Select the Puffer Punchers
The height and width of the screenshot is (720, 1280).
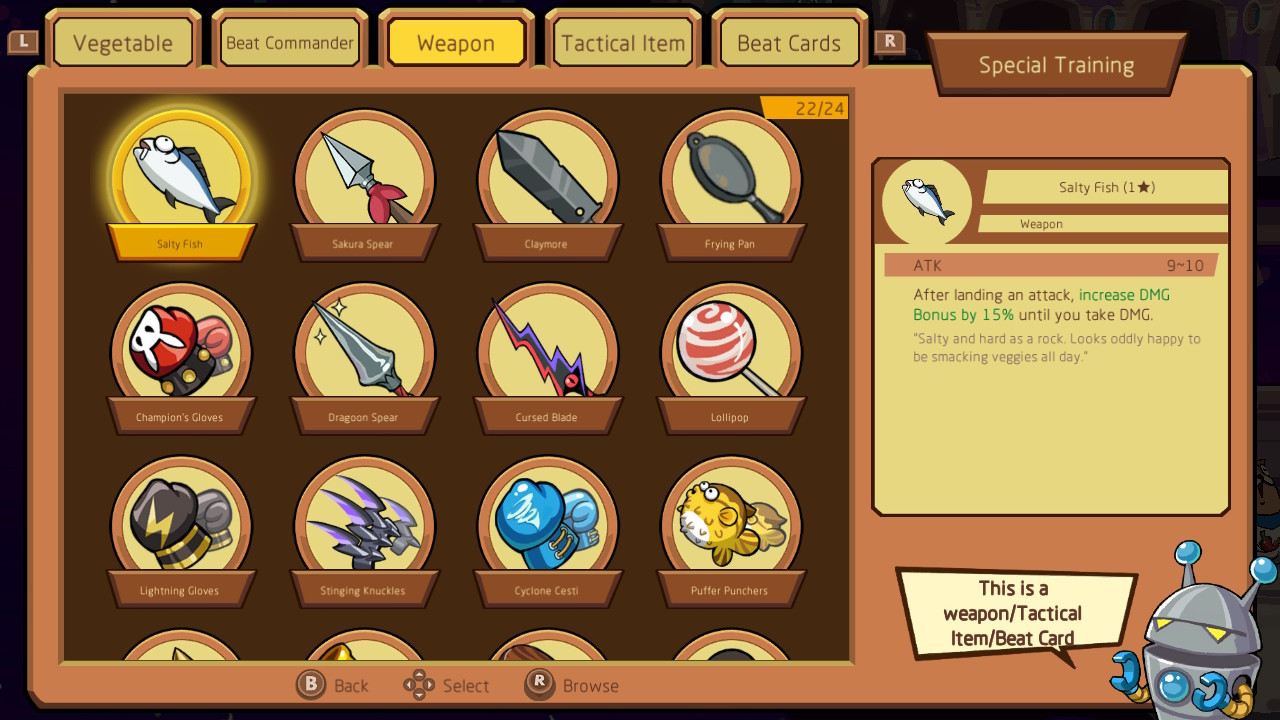(x=730, y=518)
